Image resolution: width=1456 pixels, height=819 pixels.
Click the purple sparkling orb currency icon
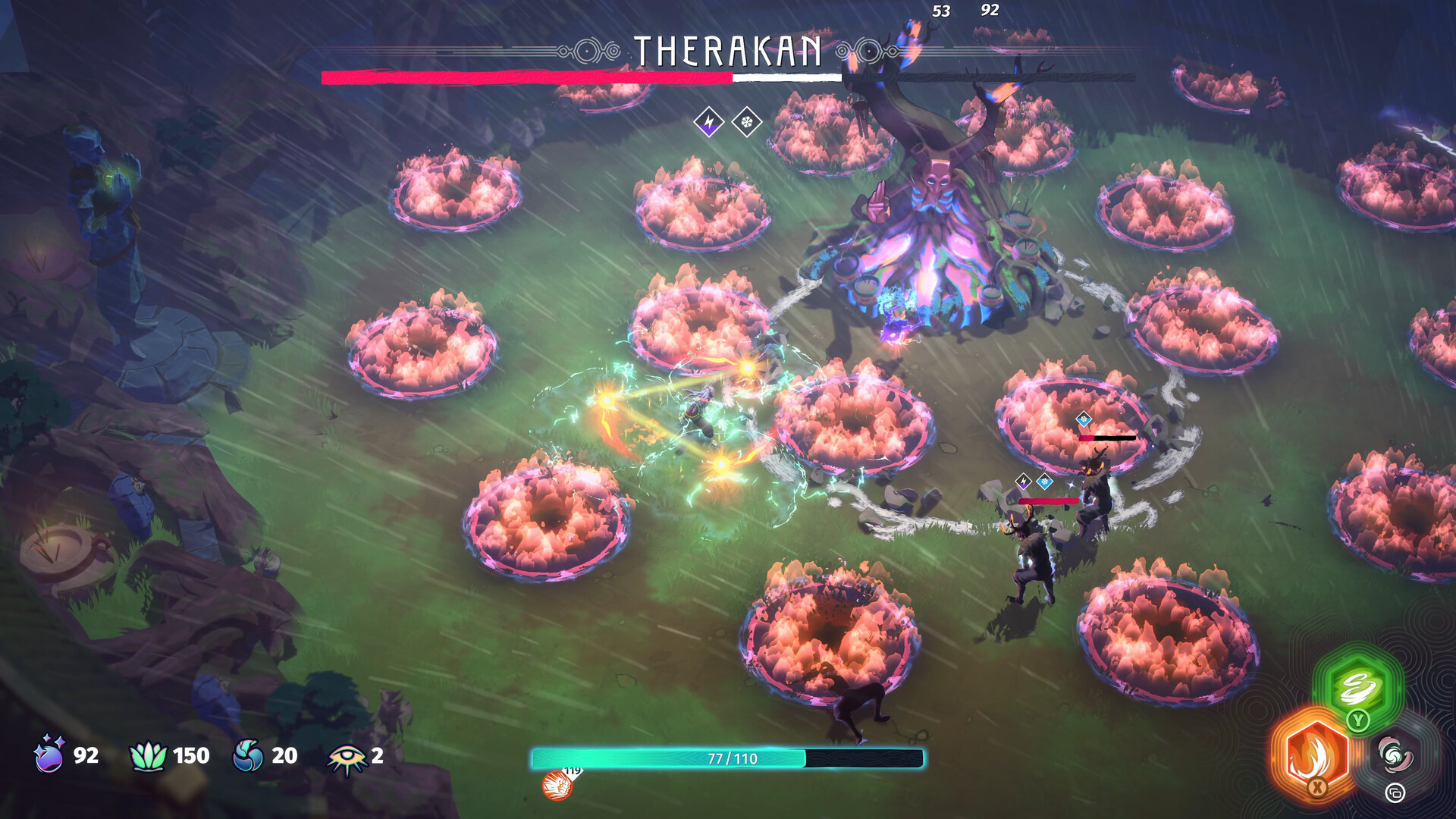pos(50,755)
